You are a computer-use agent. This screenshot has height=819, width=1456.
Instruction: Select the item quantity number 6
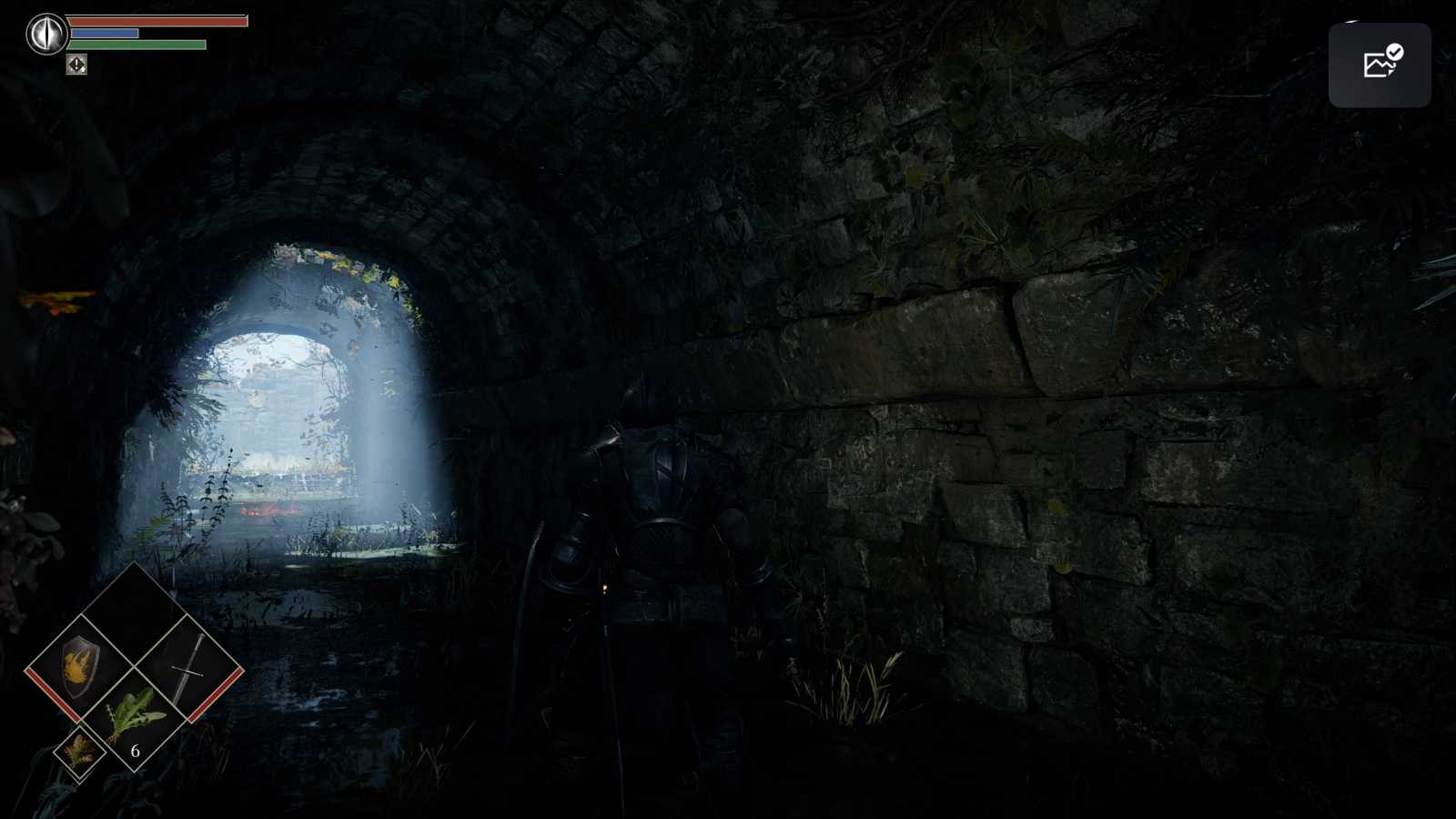tap(135, 752)
